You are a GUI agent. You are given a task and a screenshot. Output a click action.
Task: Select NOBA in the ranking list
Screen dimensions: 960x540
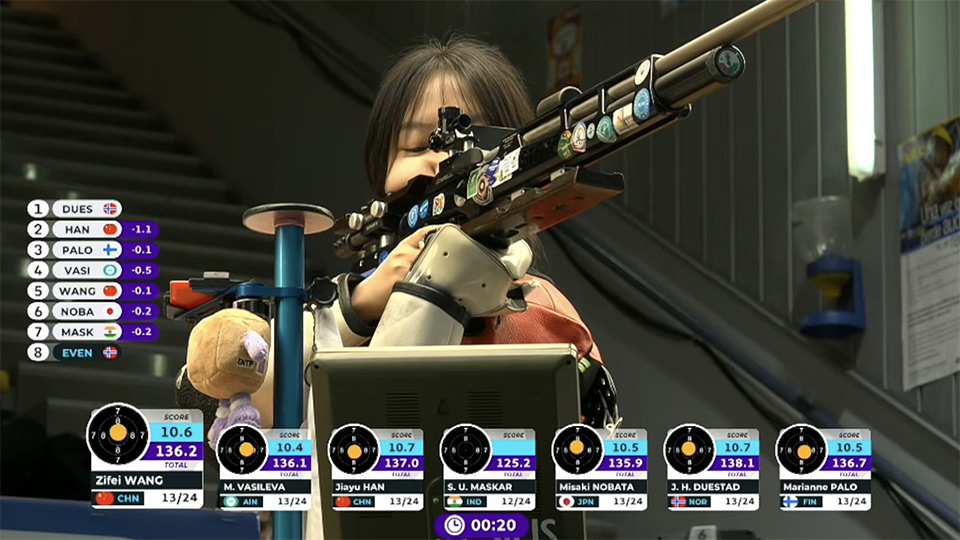pyautogui.click(x=77, y=311)
